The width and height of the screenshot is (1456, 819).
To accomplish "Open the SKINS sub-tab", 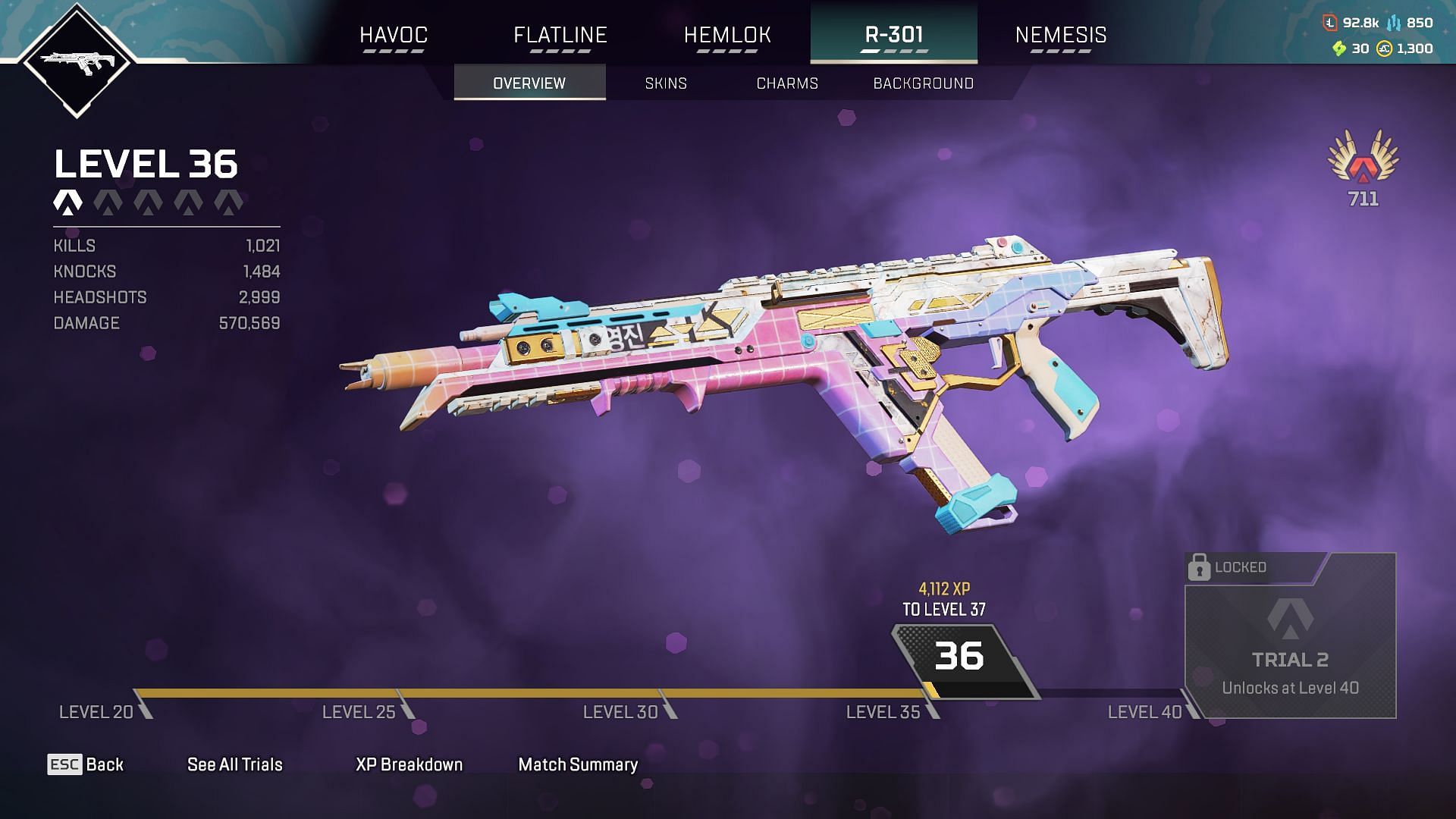I will pyautogui.click(x=666, y=83).
